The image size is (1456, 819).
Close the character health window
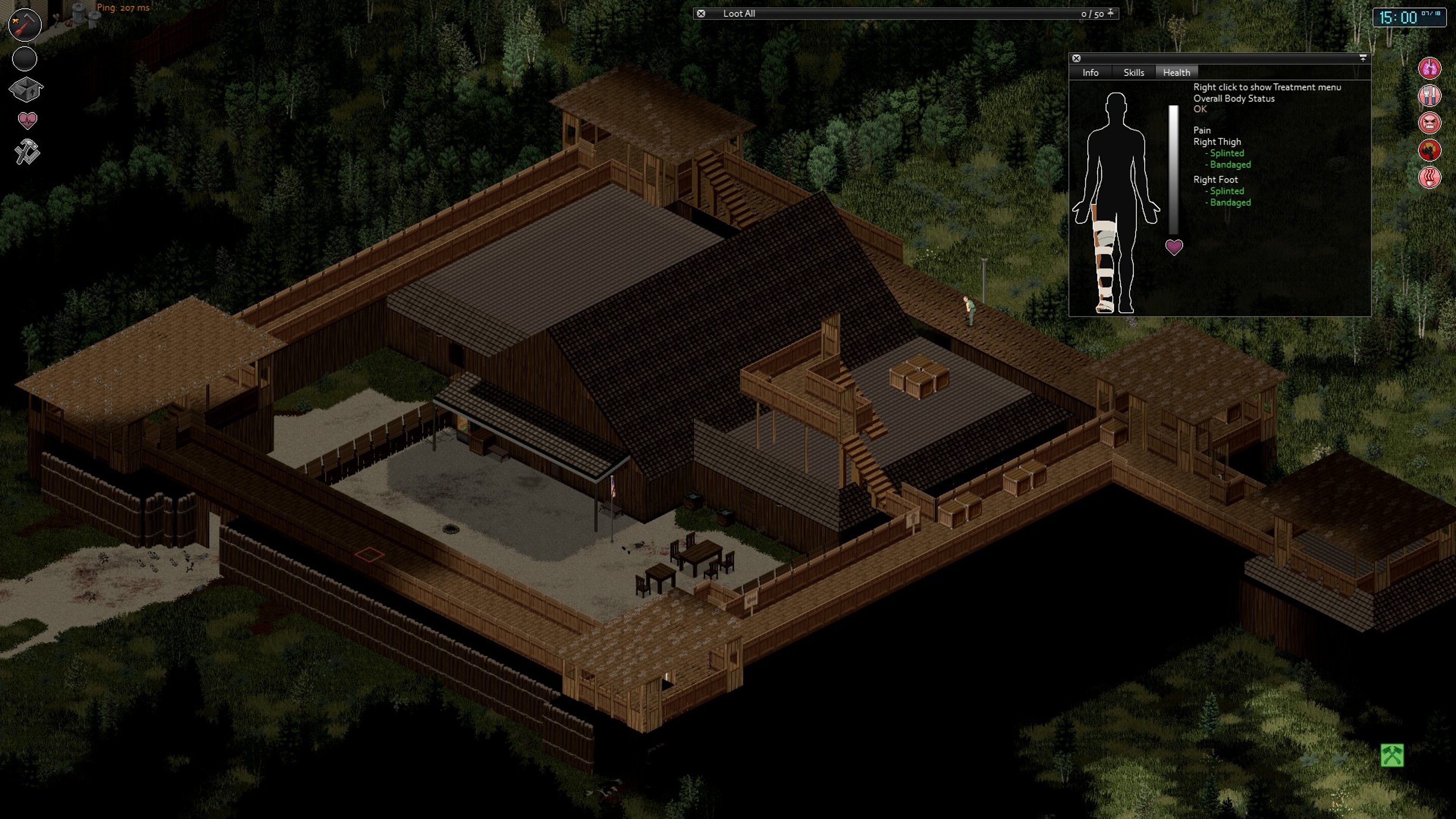coord(1076,58)
